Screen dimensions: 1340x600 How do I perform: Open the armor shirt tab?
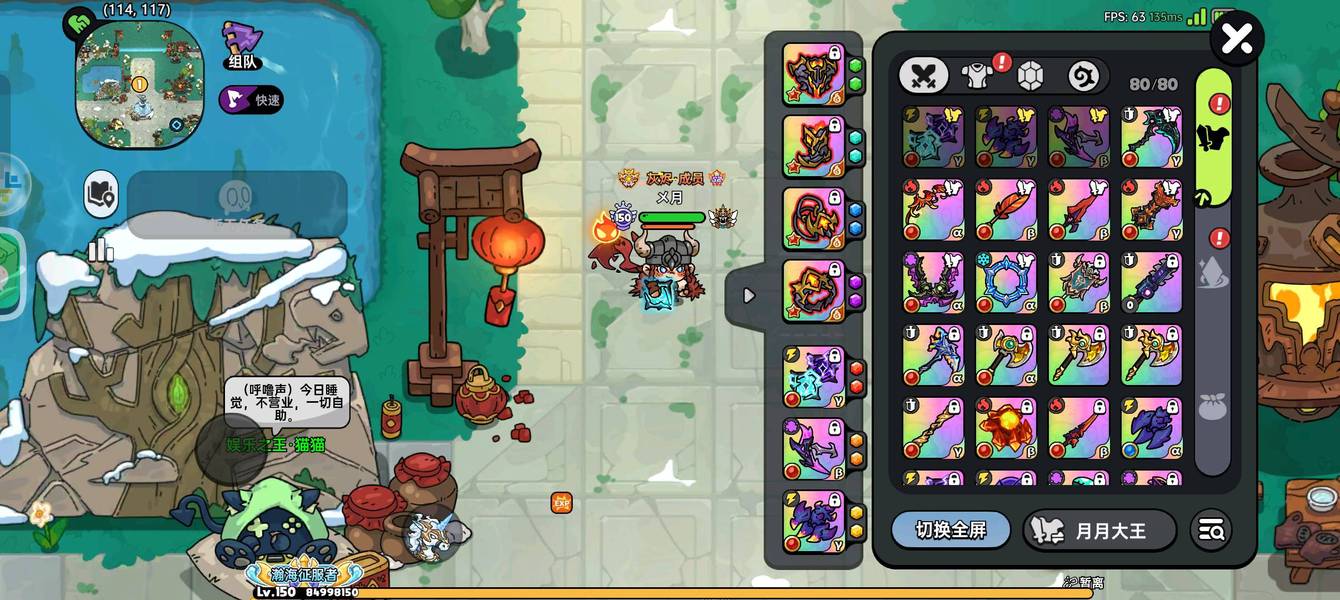977,76
